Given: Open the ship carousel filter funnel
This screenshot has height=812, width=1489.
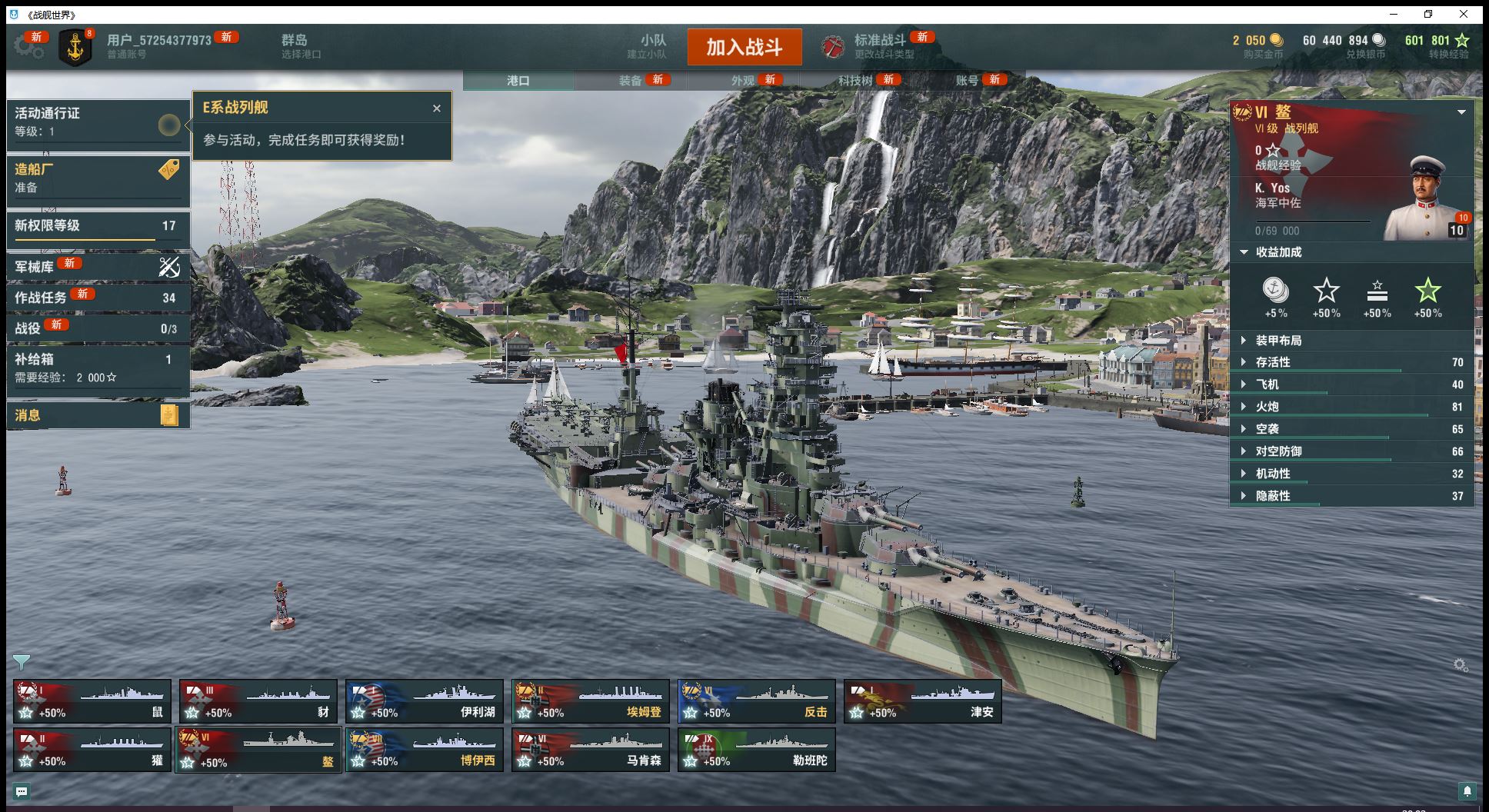Looking at the screenshot, I should coord(22,662).
